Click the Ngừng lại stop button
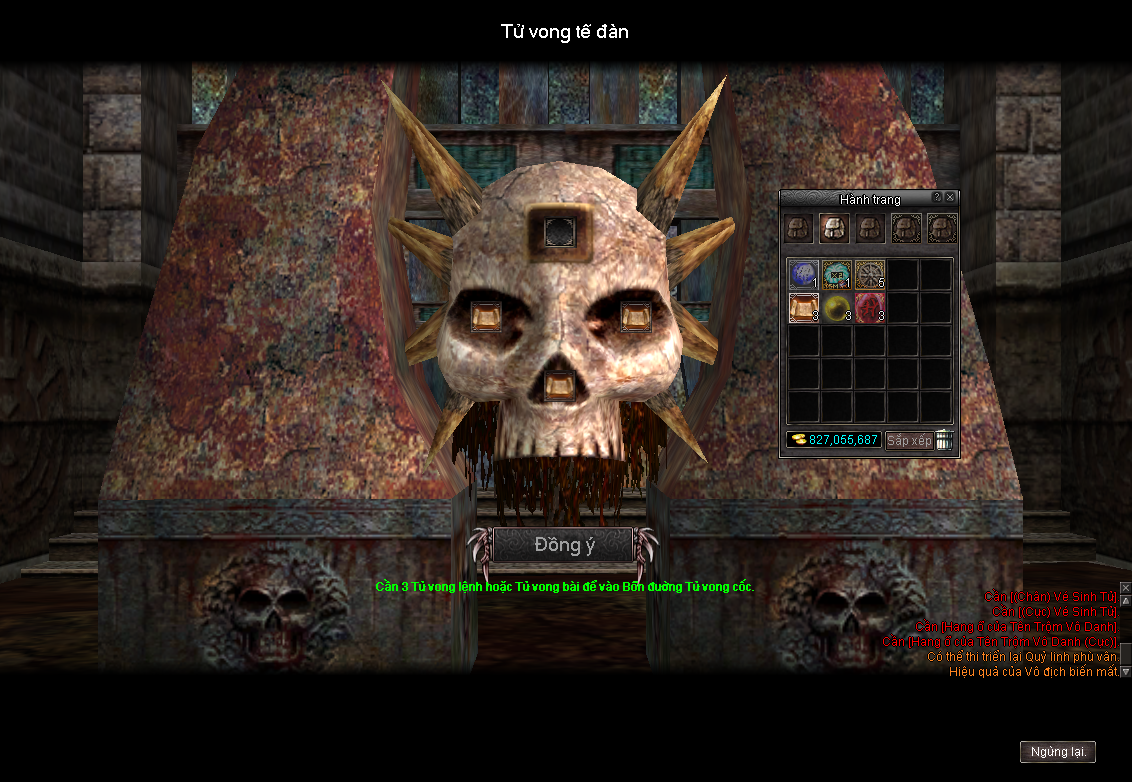Screen dimensions: 1132x782 [1058, 752]
